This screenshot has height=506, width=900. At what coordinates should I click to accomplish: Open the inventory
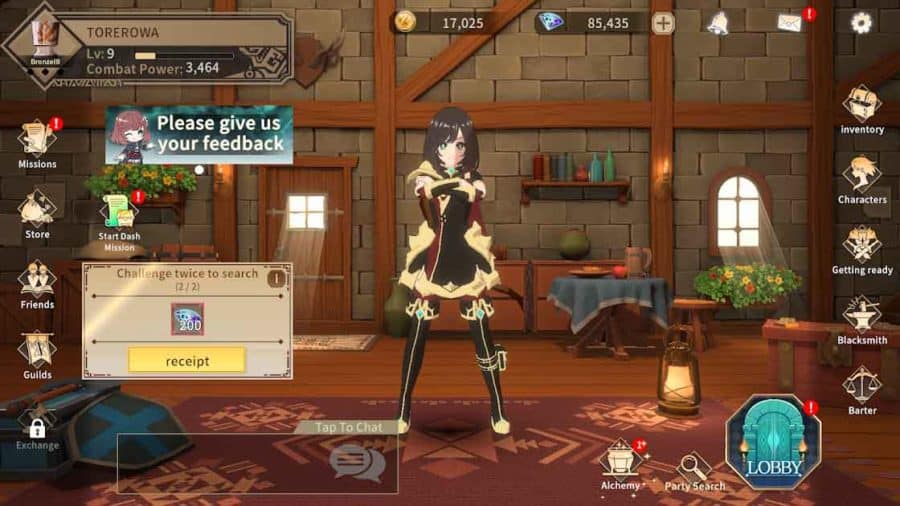click(861, 107)
